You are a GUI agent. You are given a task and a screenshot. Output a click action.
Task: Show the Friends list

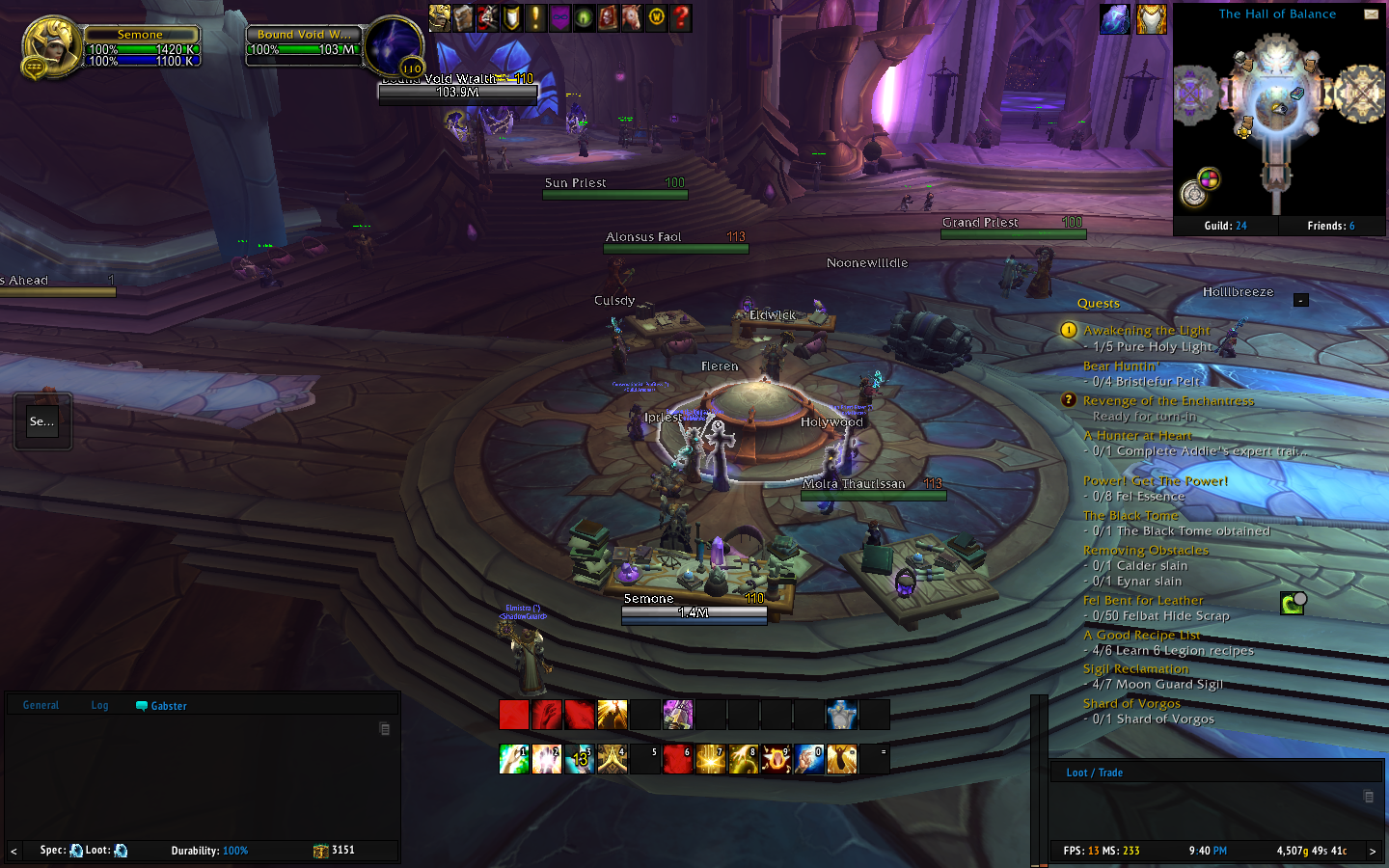[x=1331, y=226]
